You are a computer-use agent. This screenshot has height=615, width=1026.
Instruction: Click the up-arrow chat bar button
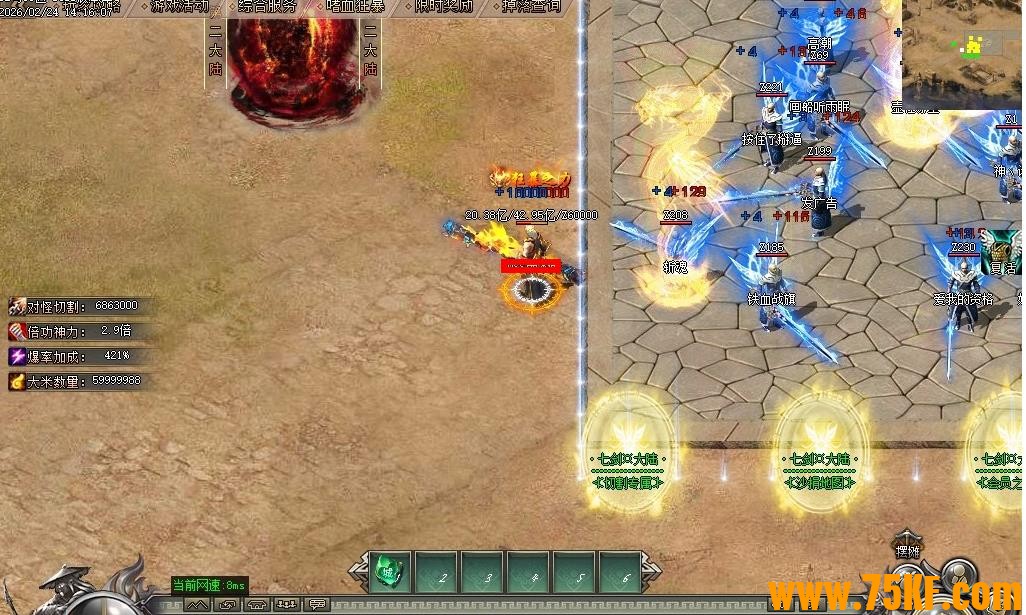click(196, 605)
